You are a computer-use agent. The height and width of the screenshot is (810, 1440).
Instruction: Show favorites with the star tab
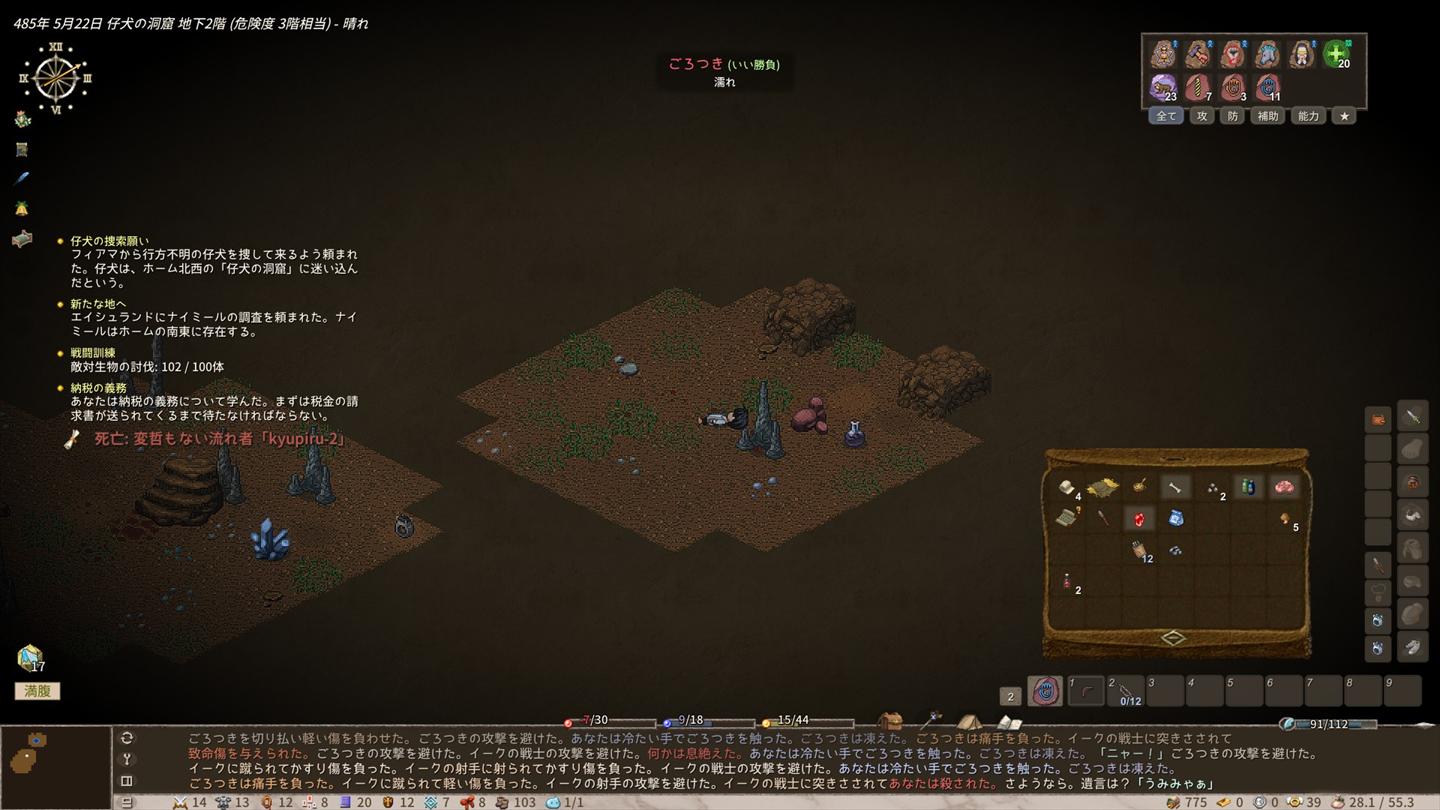1344,116
